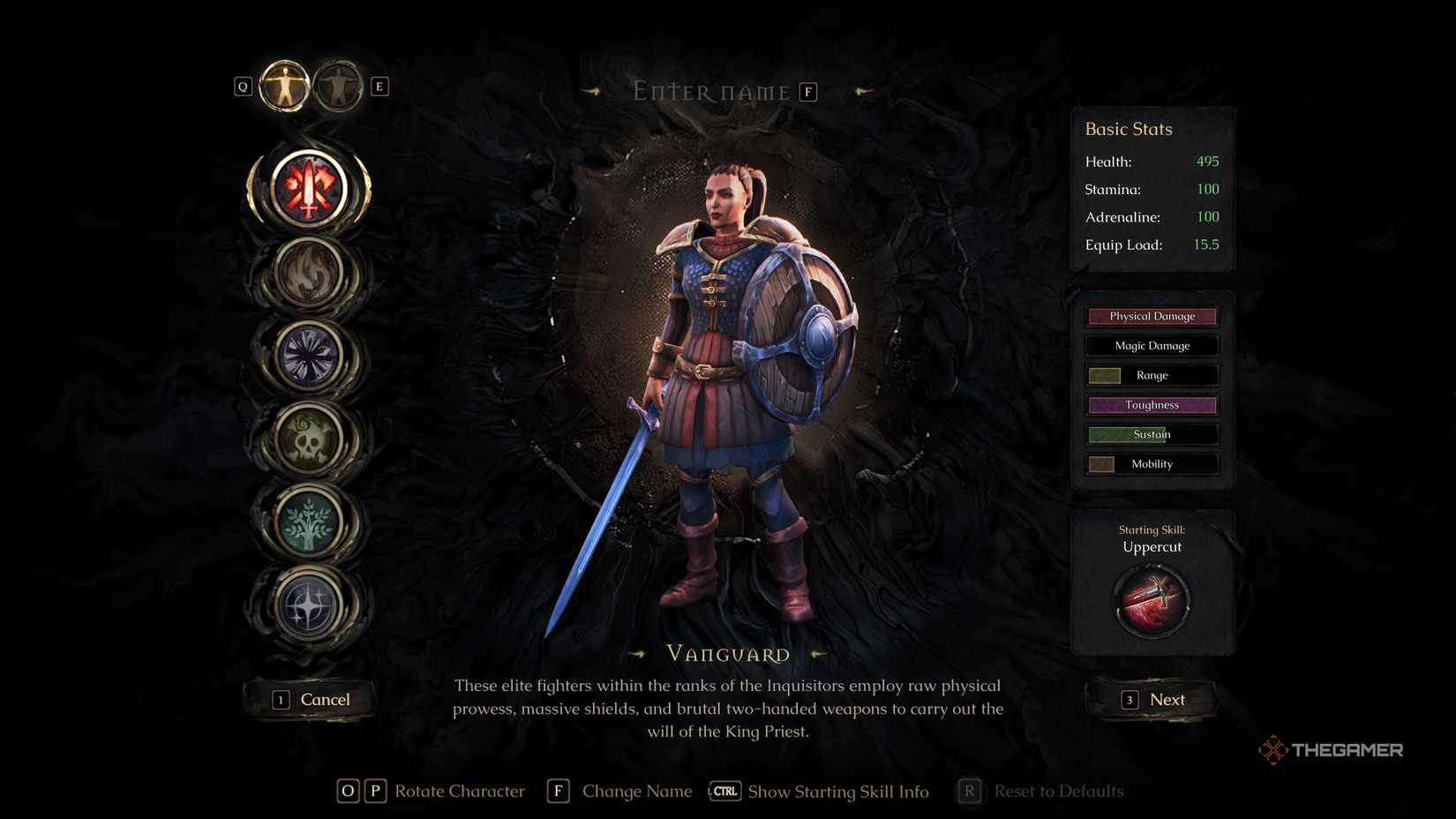Viewport: 1456px width, 819px height.
Task: Click the right arrow beside Enter Name
Action: click(x=862, y=91)
